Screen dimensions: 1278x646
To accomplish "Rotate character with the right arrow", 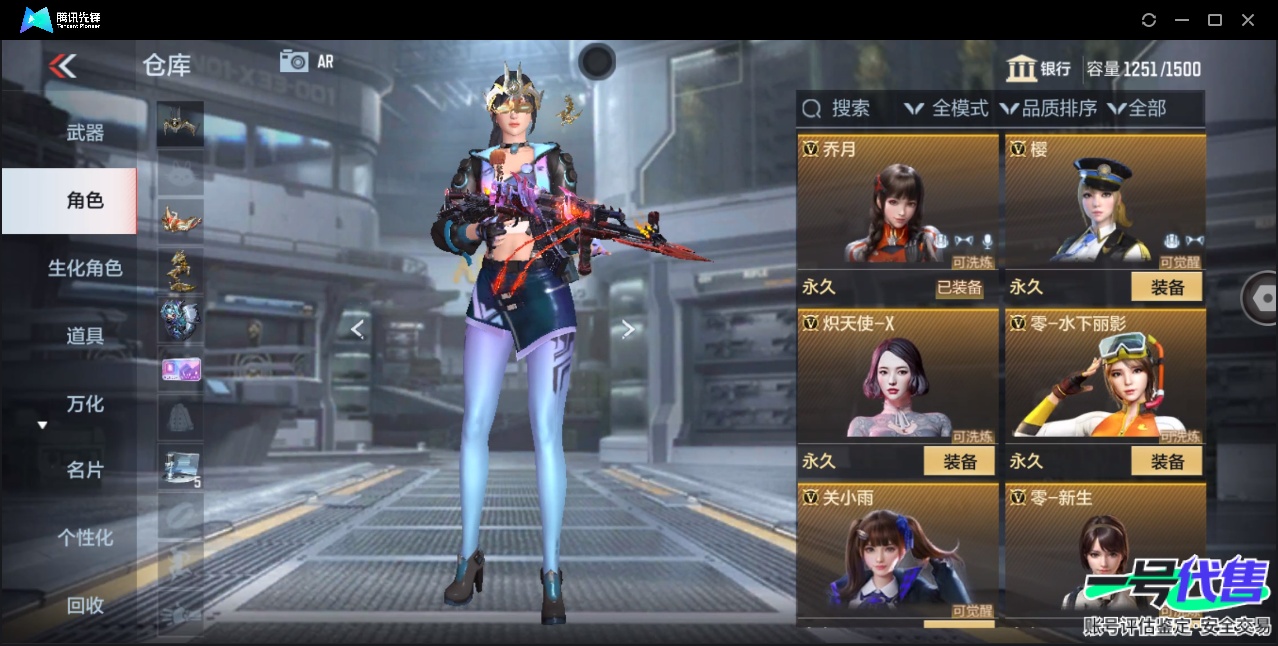I will pyautogui.click(x=628, y=329).
